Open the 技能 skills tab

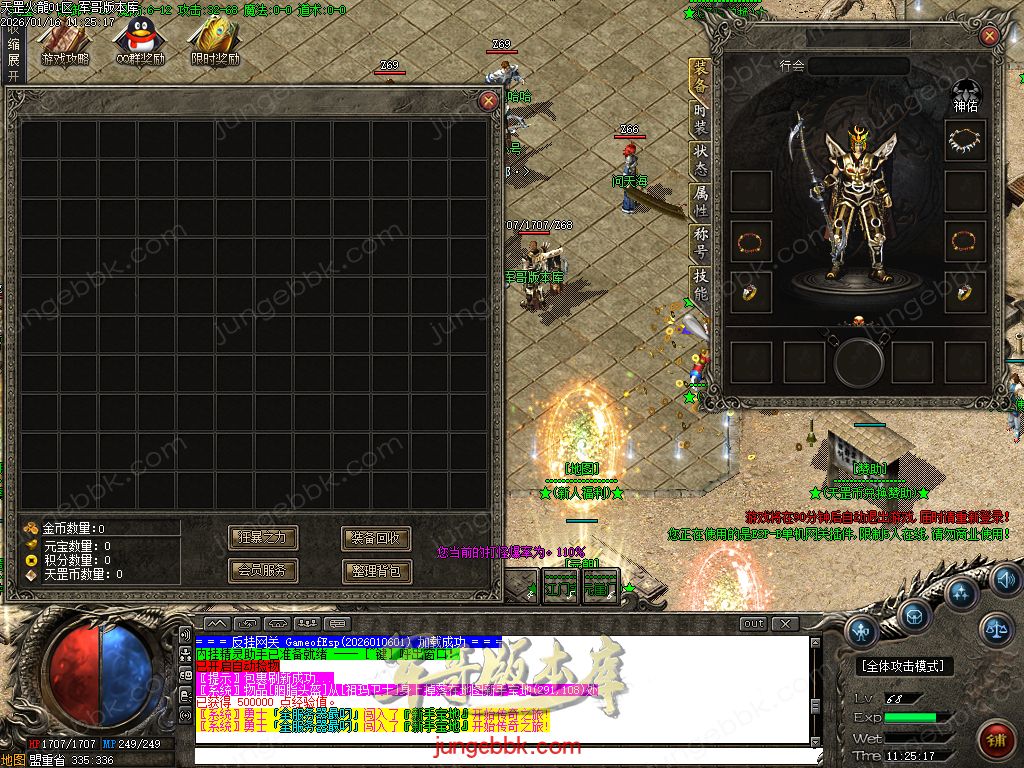click(700, 286)
